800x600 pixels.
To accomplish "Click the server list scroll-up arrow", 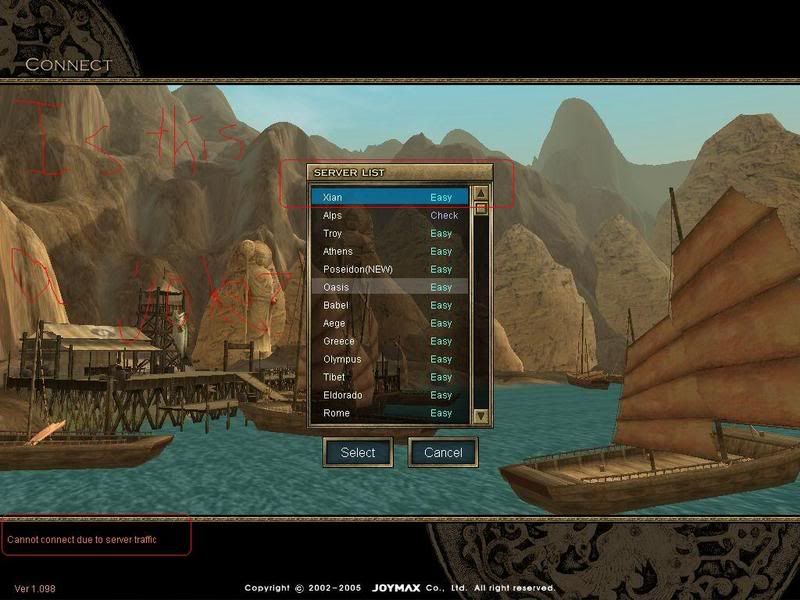I will pos(481,194).
